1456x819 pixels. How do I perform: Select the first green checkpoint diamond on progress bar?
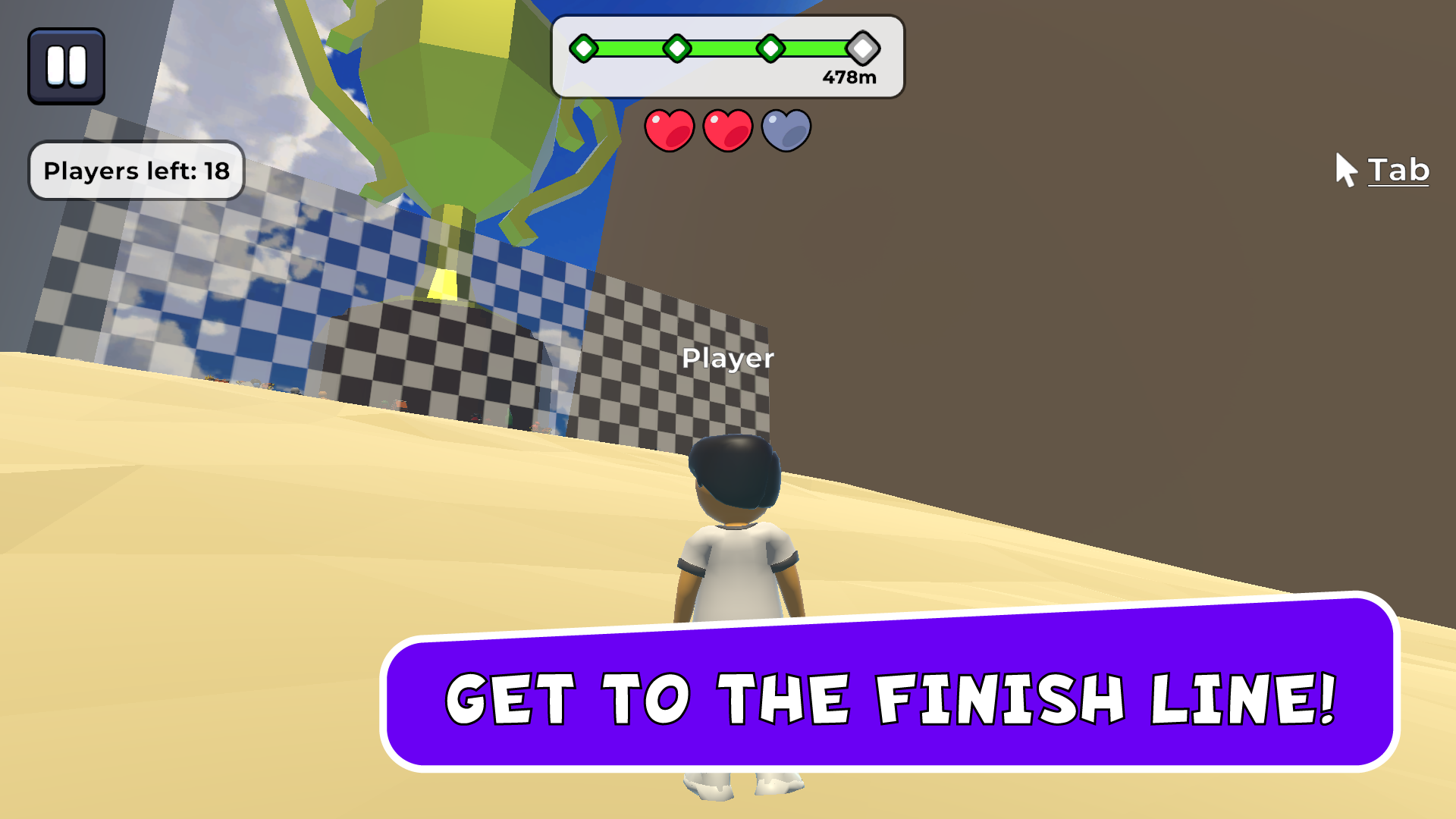pos(584,49)
